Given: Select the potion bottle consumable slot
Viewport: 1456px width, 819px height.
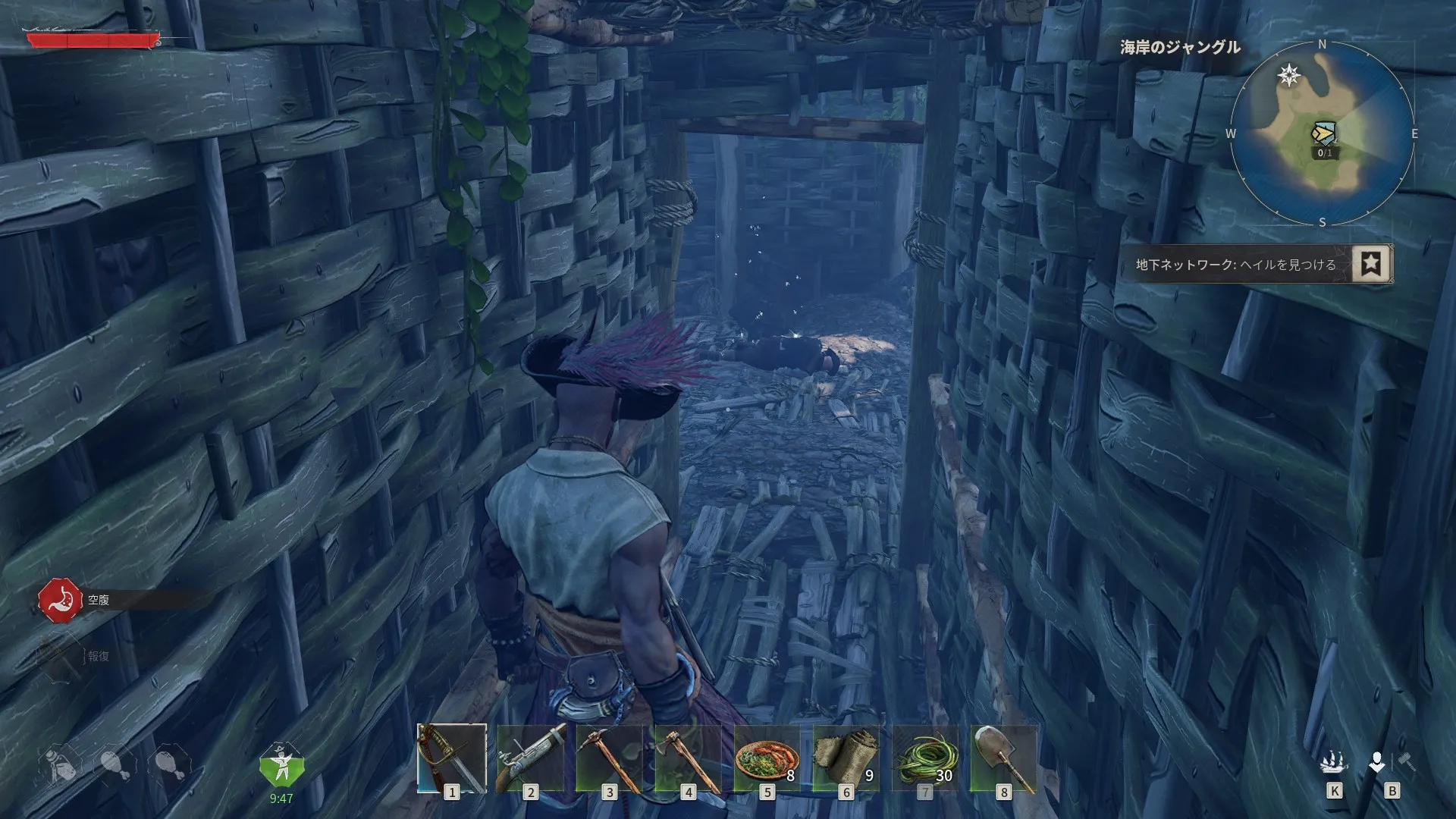Looking at the screenshot, I should tap(60, 764).
